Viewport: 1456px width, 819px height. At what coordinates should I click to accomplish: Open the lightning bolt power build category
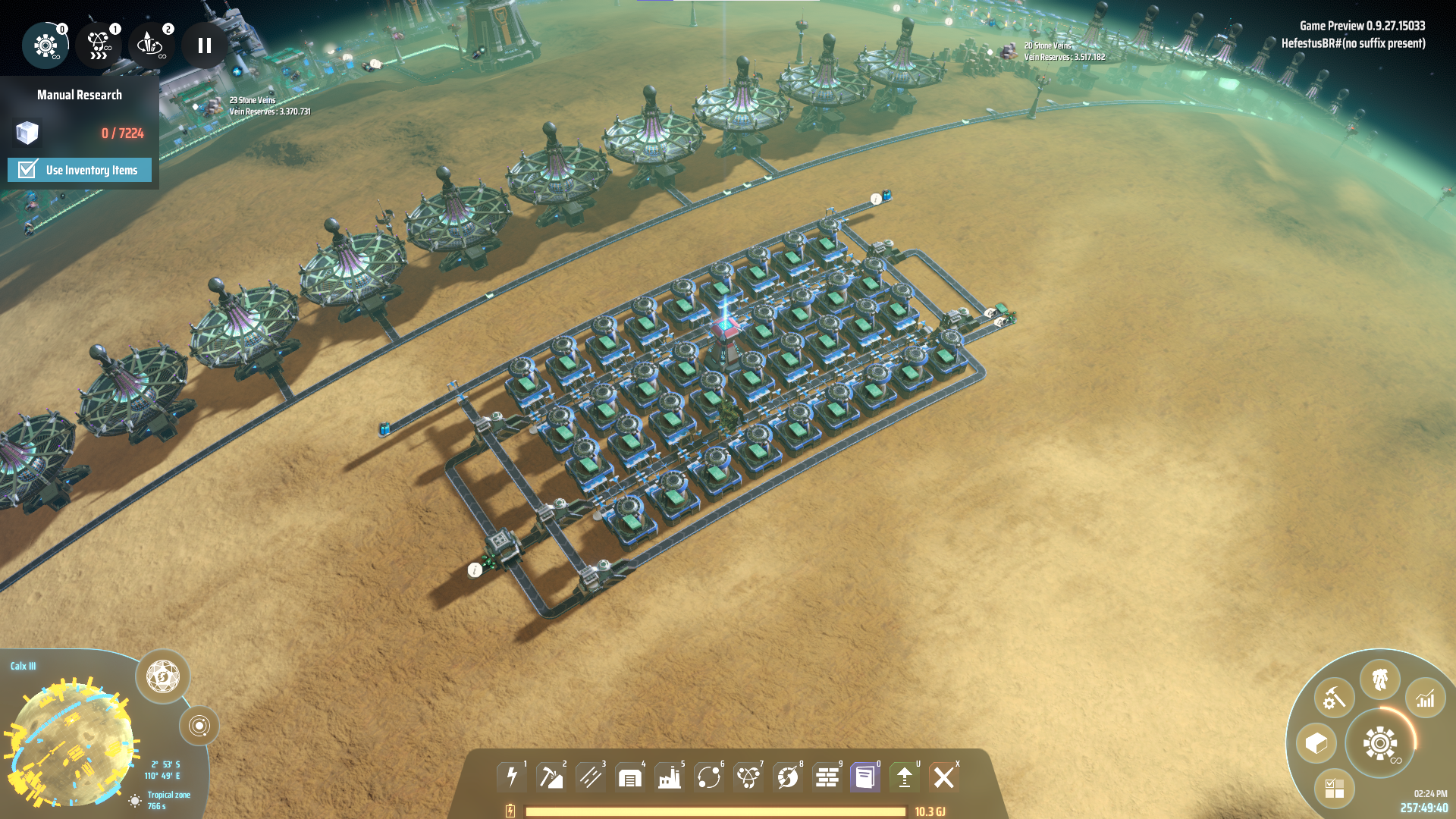pos(512,777)
